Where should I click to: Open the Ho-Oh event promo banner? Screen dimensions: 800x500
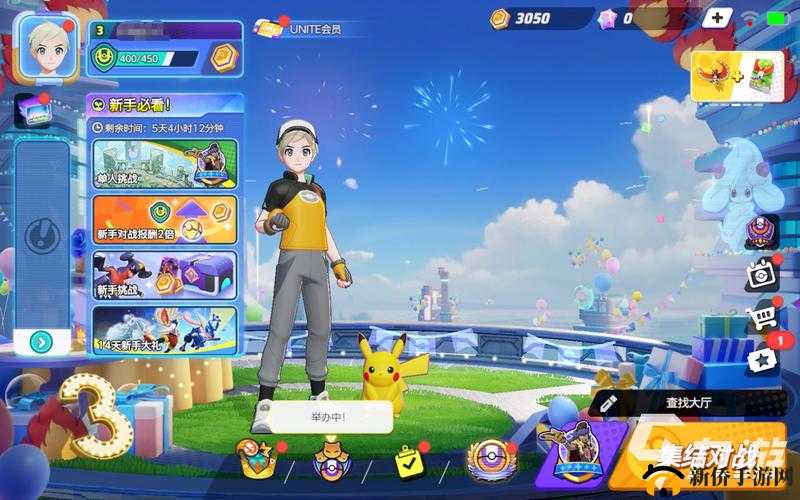(737, 77)
